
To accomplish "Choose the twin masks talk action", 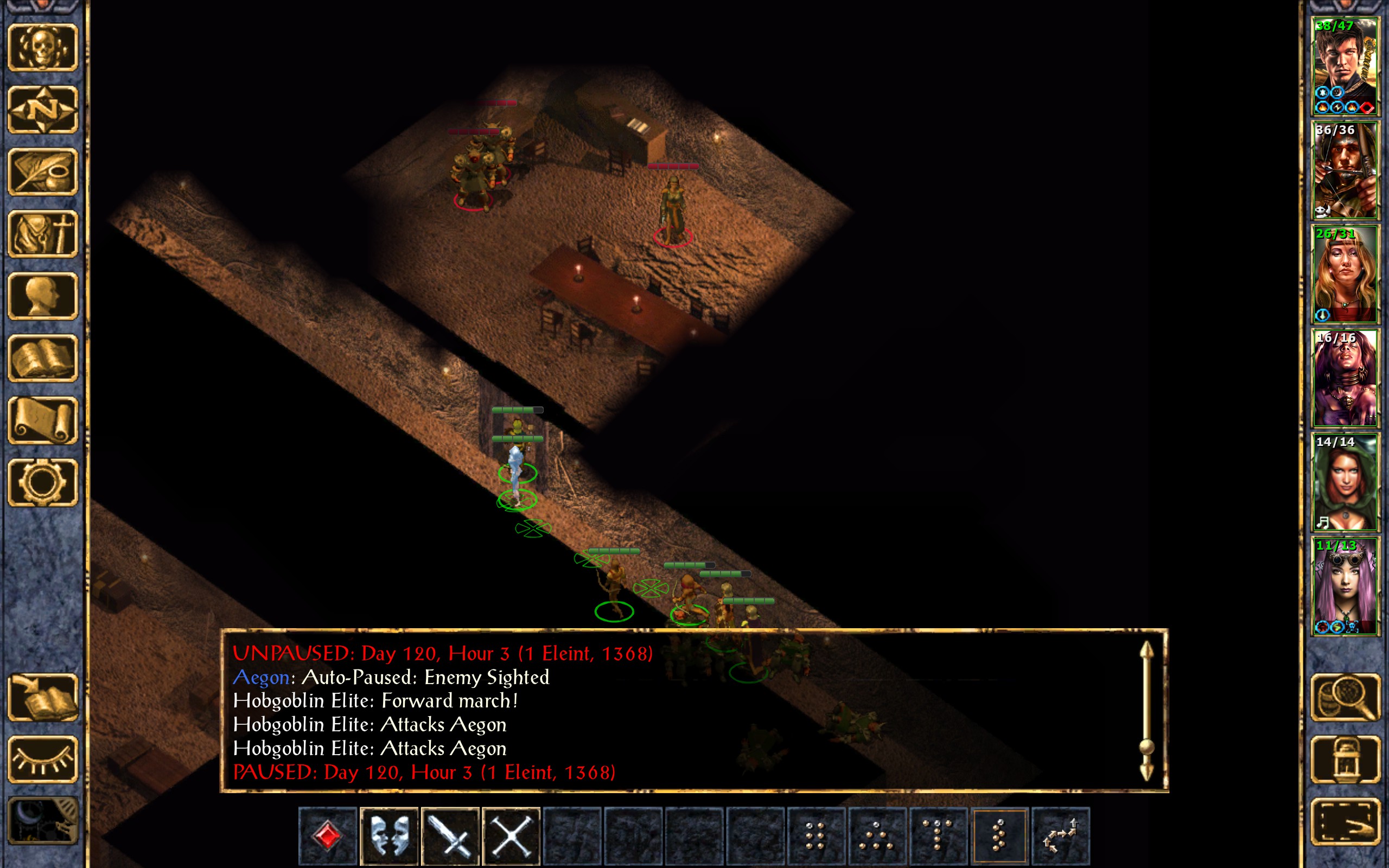I will tap(389, 836).
